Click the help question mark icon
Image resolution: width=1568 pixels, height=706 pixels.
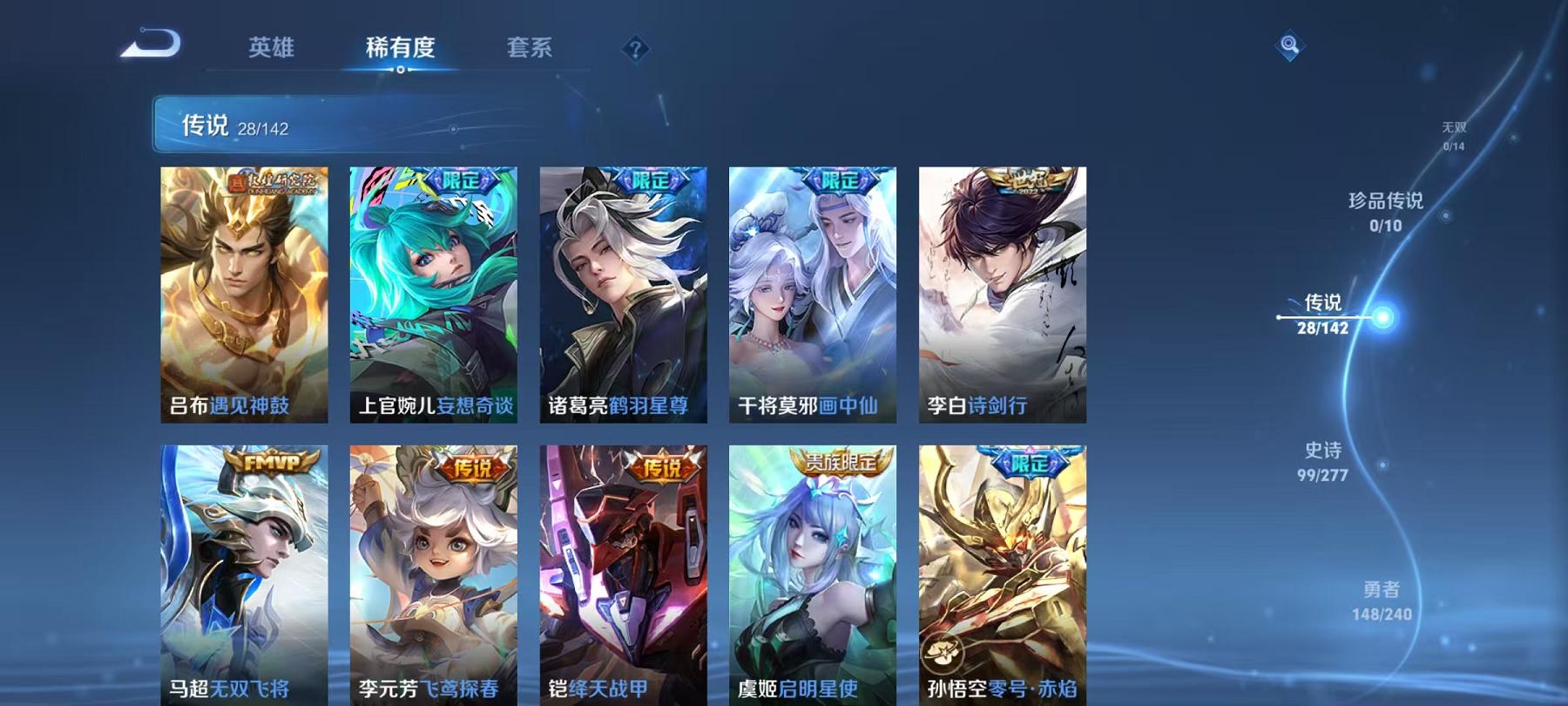click(637, 50)
